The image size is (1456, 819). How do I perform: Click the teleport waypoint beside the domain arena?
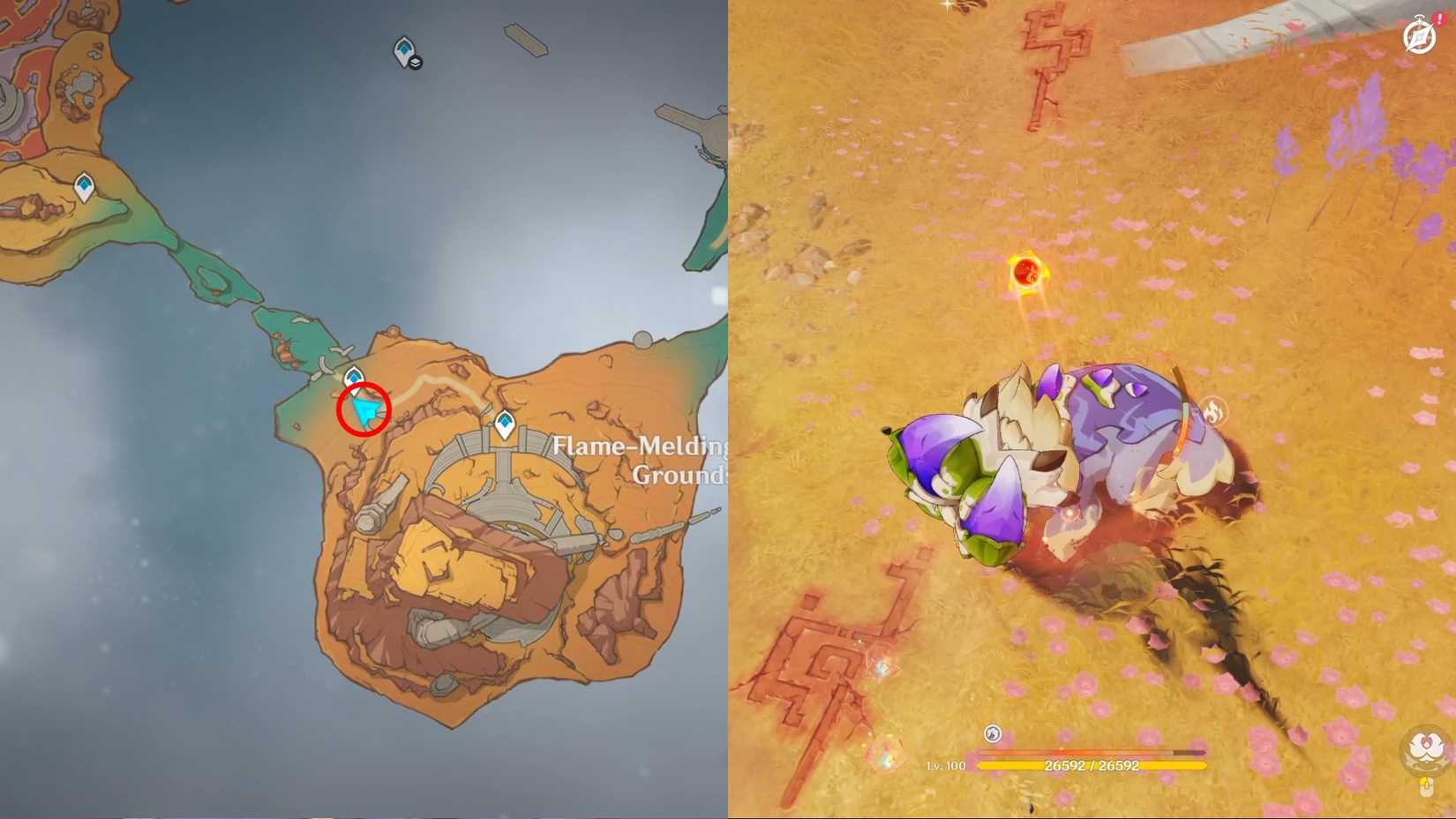tap(504, 423)
